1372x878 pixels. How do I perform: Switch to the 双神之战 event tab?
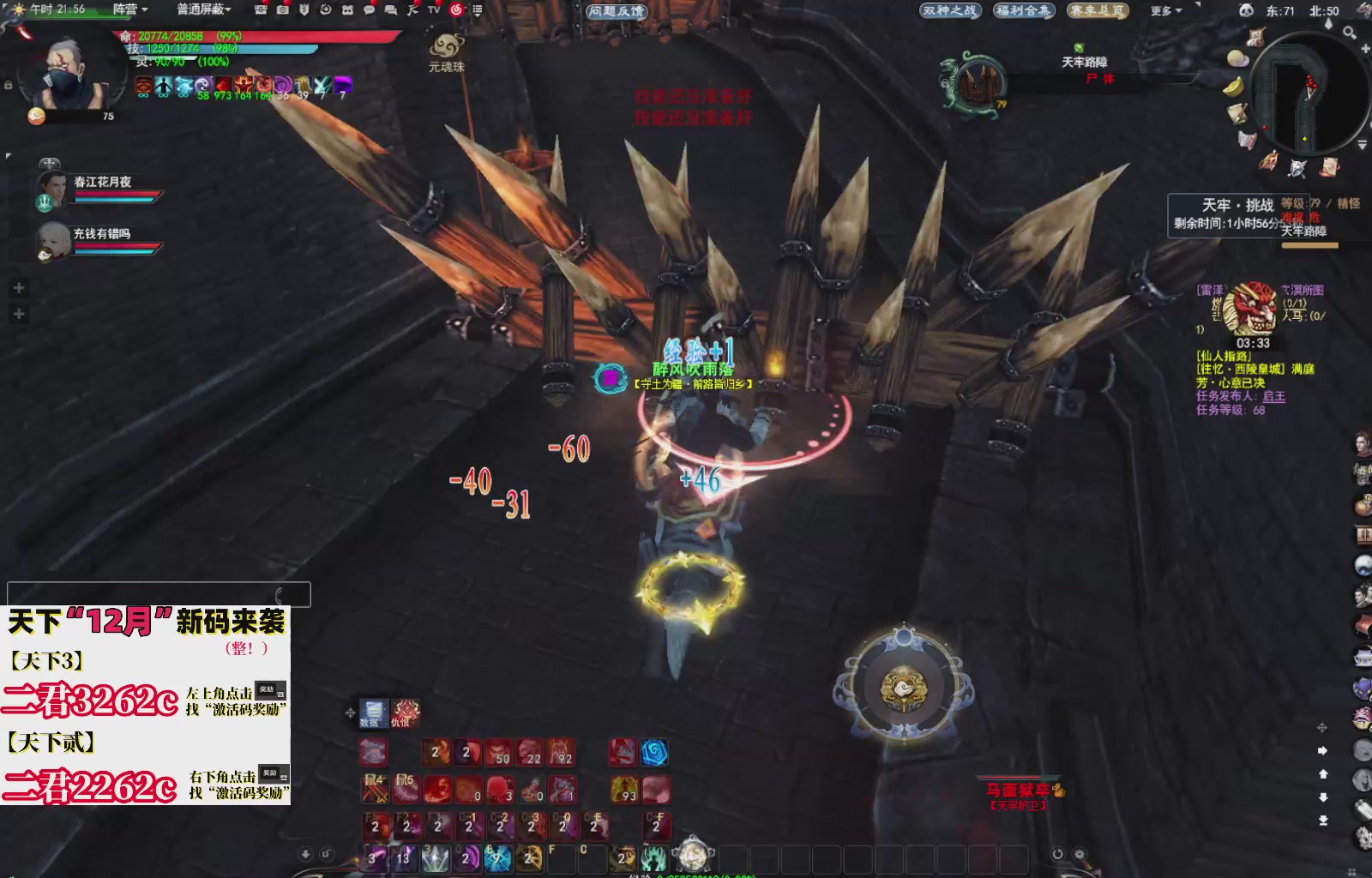coord(951,11)
